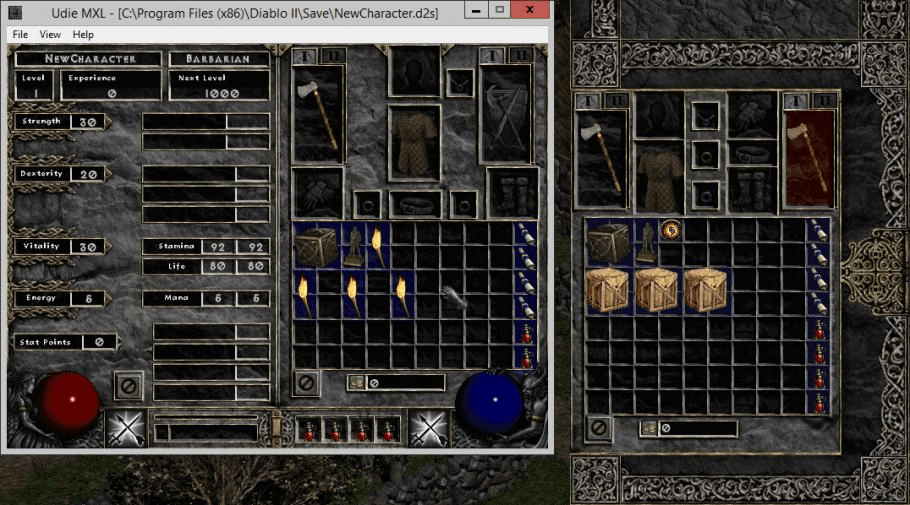Open the File menu
Screen dimensions: 910x505
point(20,34)
